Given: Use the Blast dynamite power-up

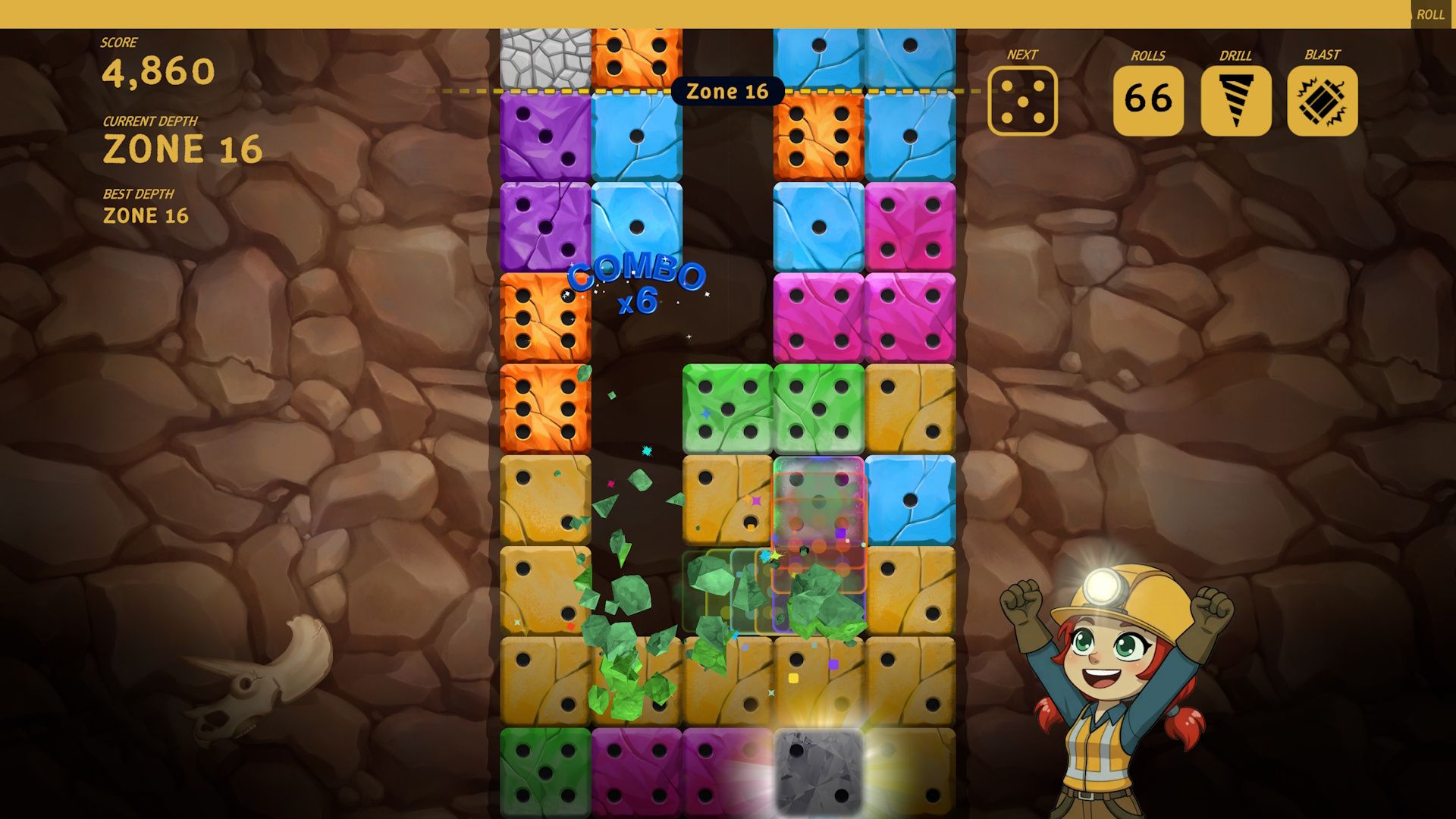Looking at the screenshot, I should click(1322, 101).
